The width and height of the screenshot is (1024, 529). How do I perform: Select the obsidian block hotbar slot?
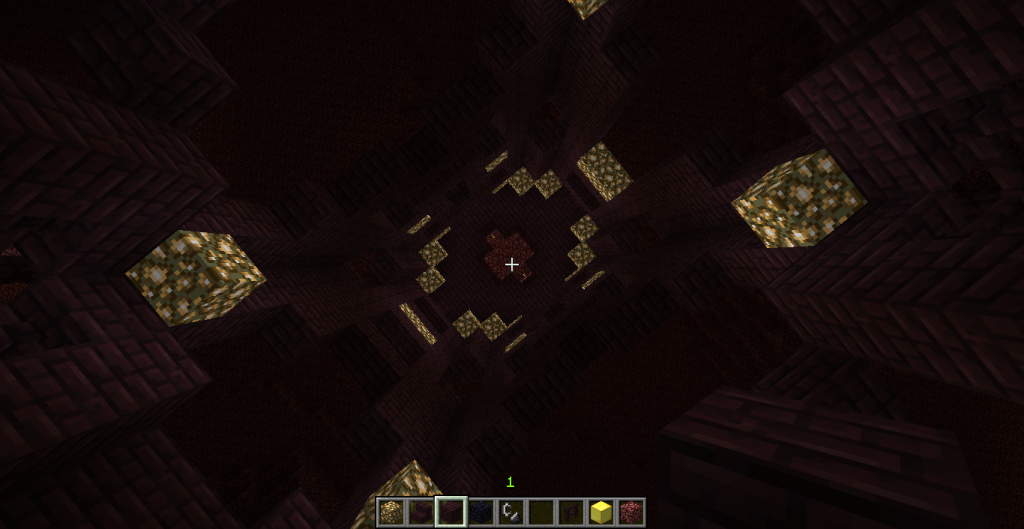pyautogui.click(x=481, y=512)
